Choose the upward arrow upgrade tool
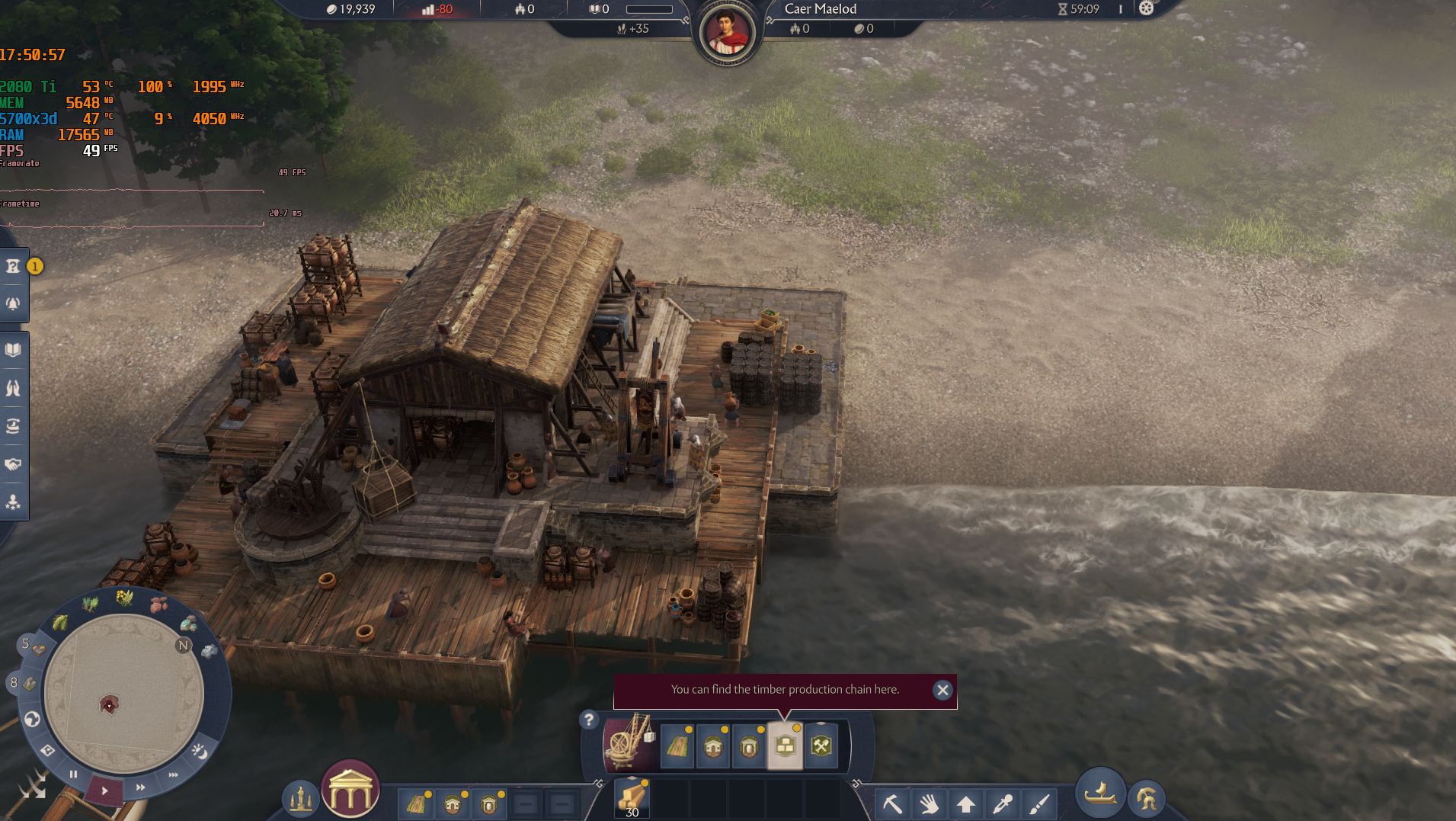The width and height of the screenshot is (1456, 821). click(966, 803)
